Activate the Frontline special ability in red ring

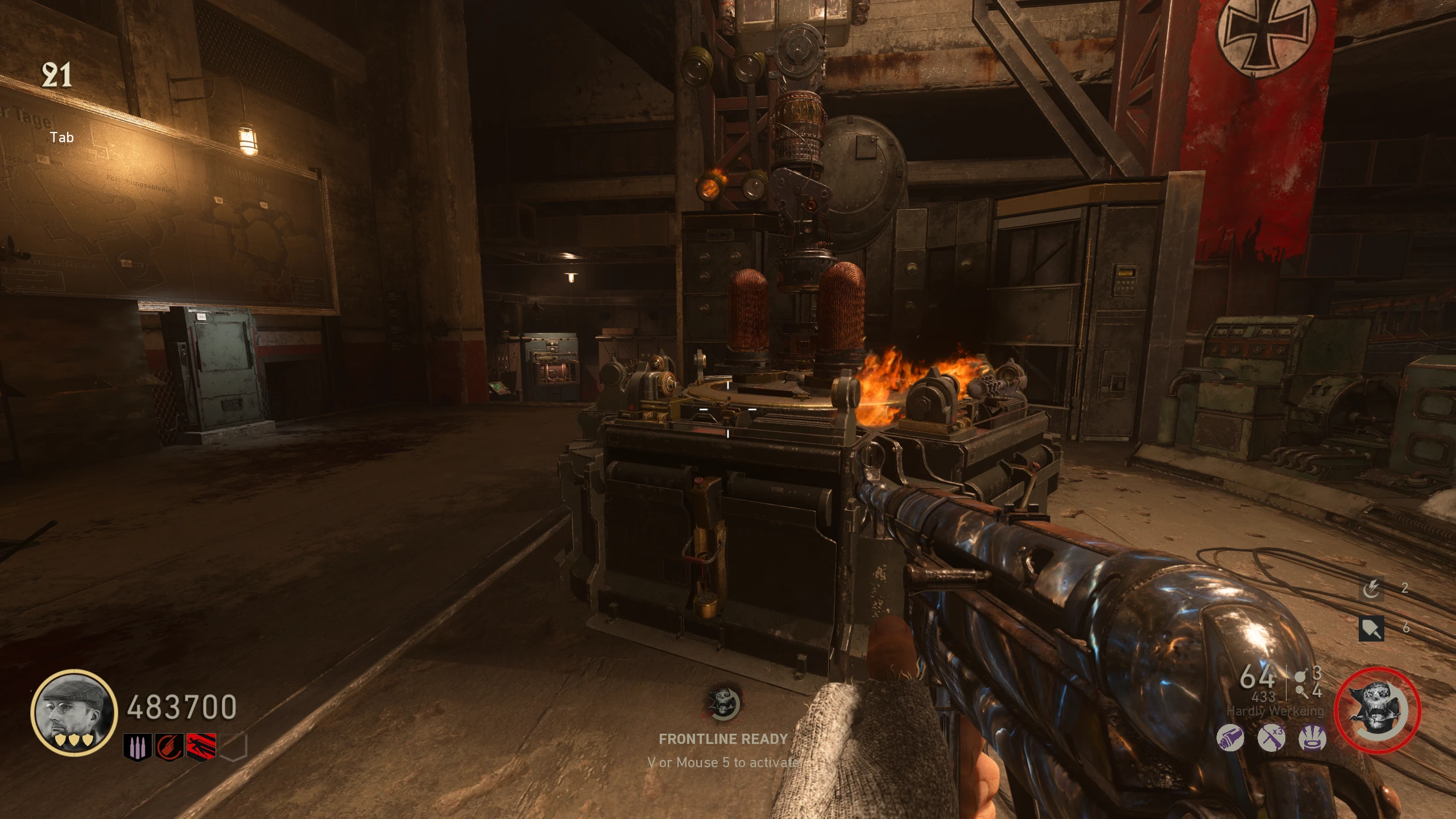(1377, 712)
